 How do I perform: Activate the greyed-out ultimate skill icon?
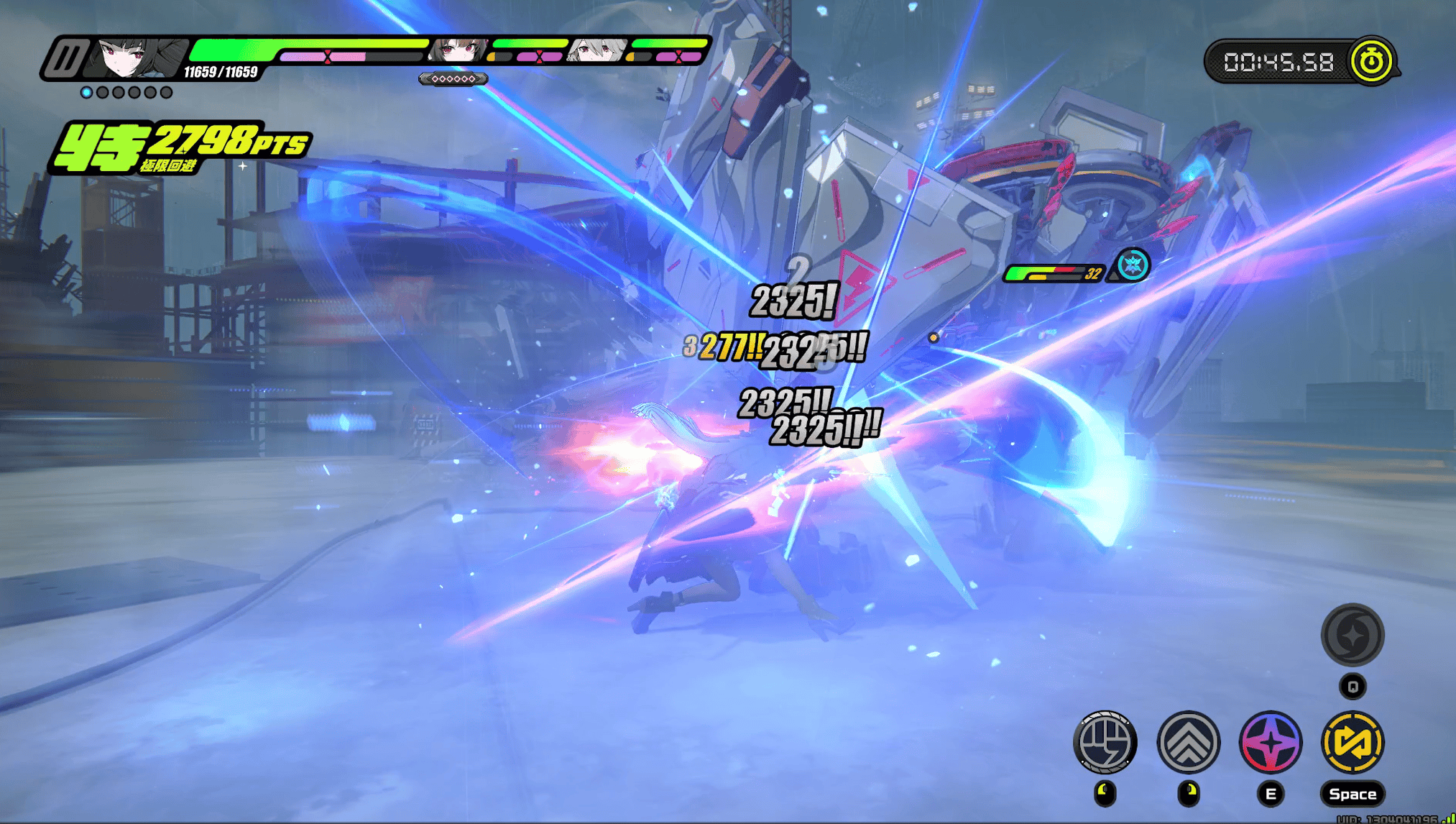[1353, 635]
